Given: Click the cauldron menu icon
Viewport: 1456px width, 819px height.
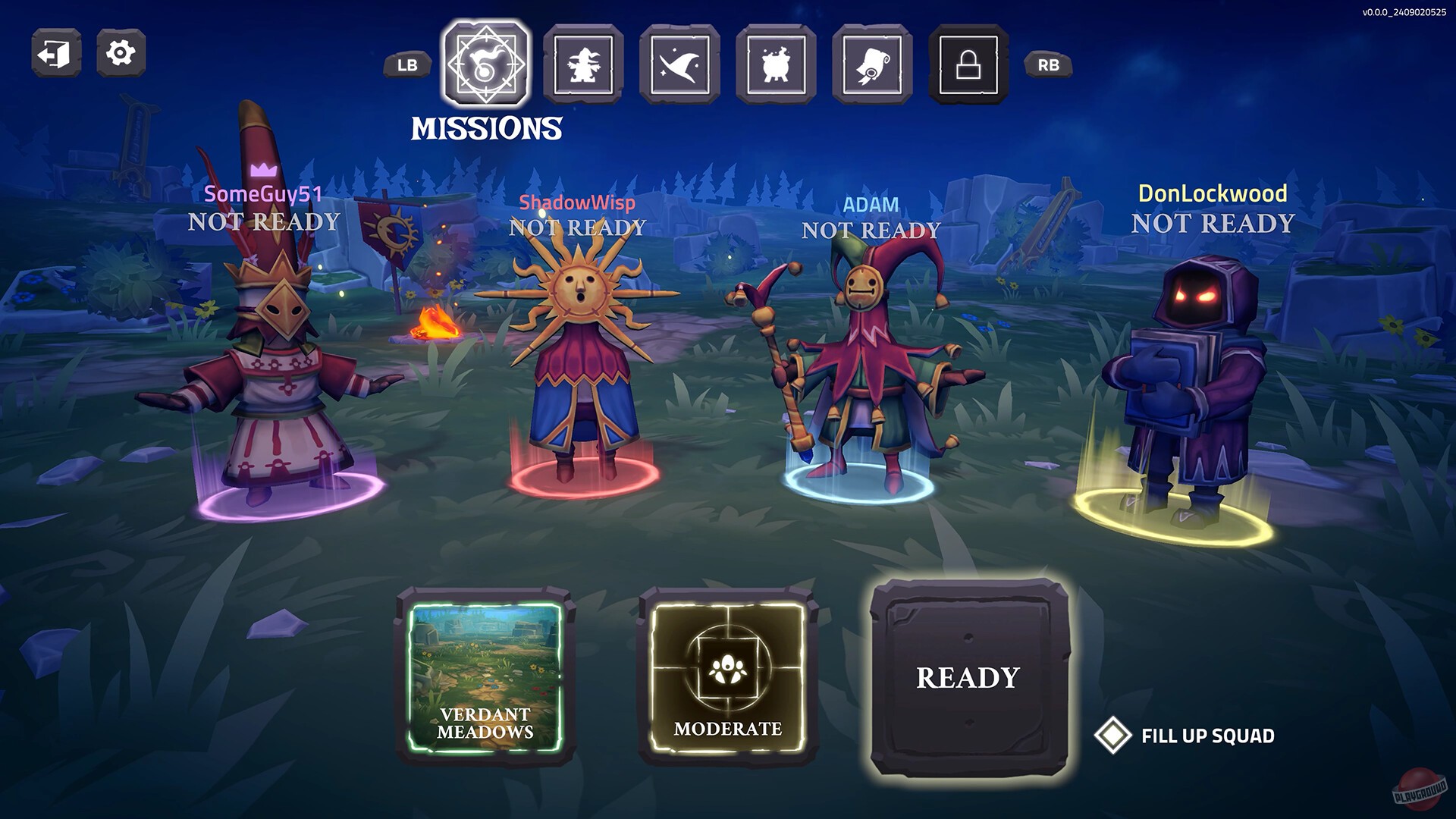Looking at the screenshot, I should (777, 64).
